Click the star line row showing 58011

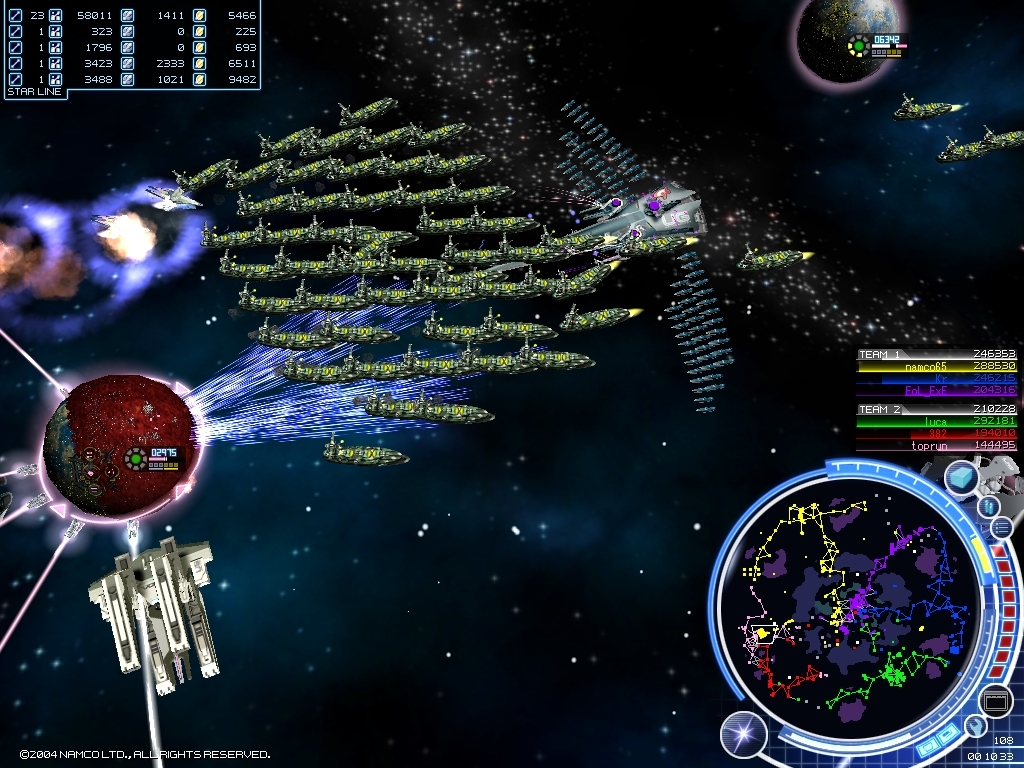(132, 15)
